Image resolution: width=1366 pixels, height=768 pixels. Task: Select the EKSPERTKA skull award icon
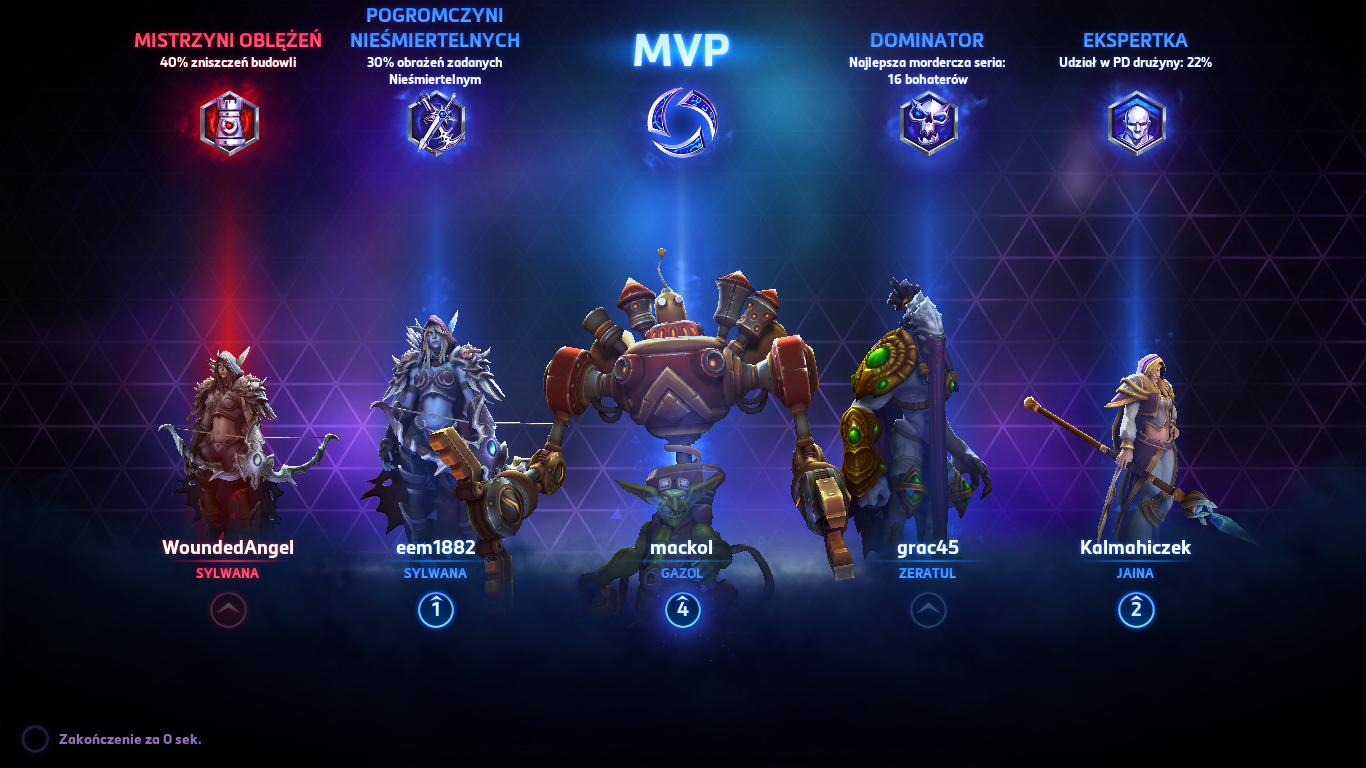point(1135,120)
